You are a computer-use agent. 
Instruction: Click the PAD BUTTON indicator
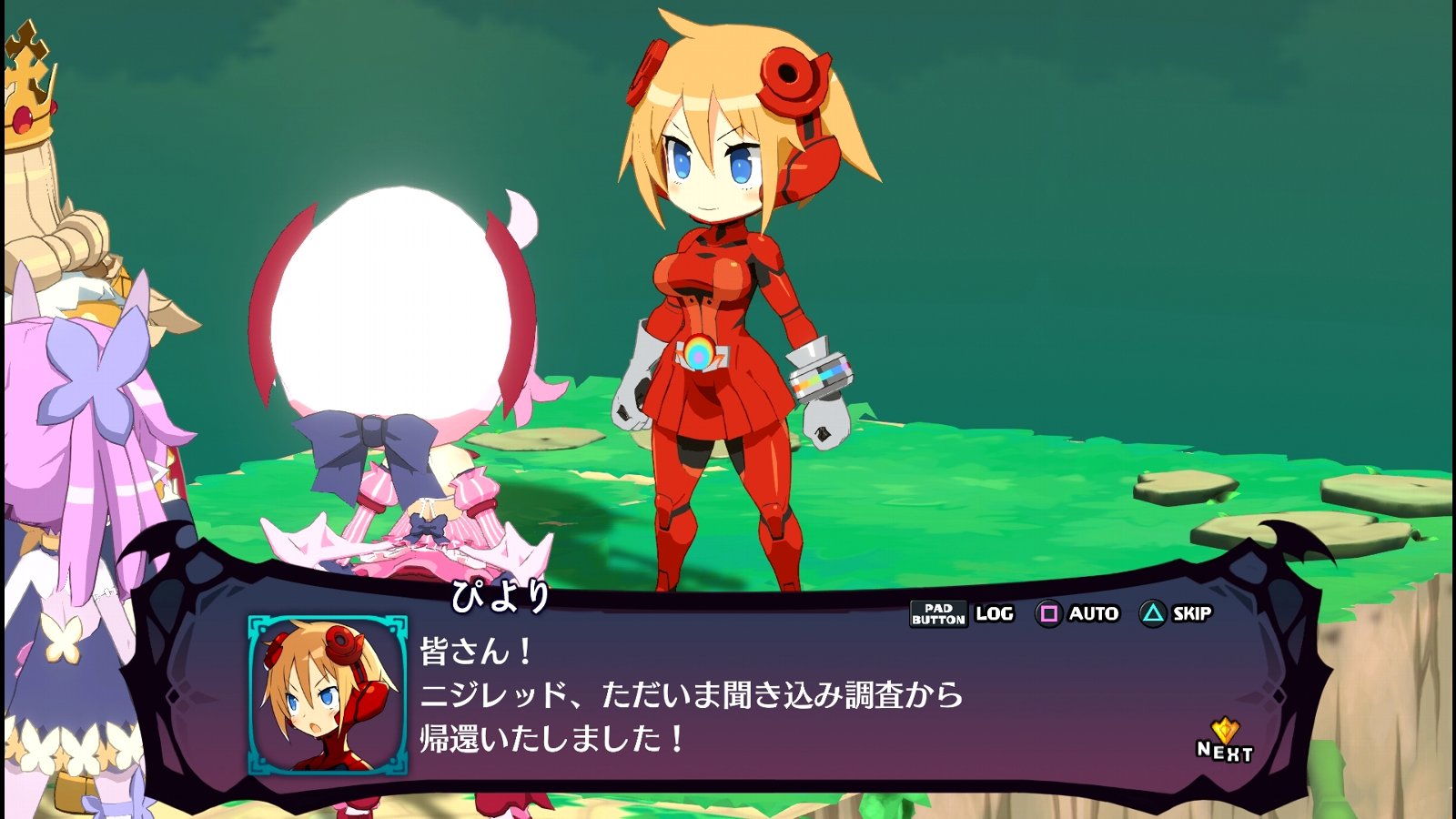[x=939, y=613]
